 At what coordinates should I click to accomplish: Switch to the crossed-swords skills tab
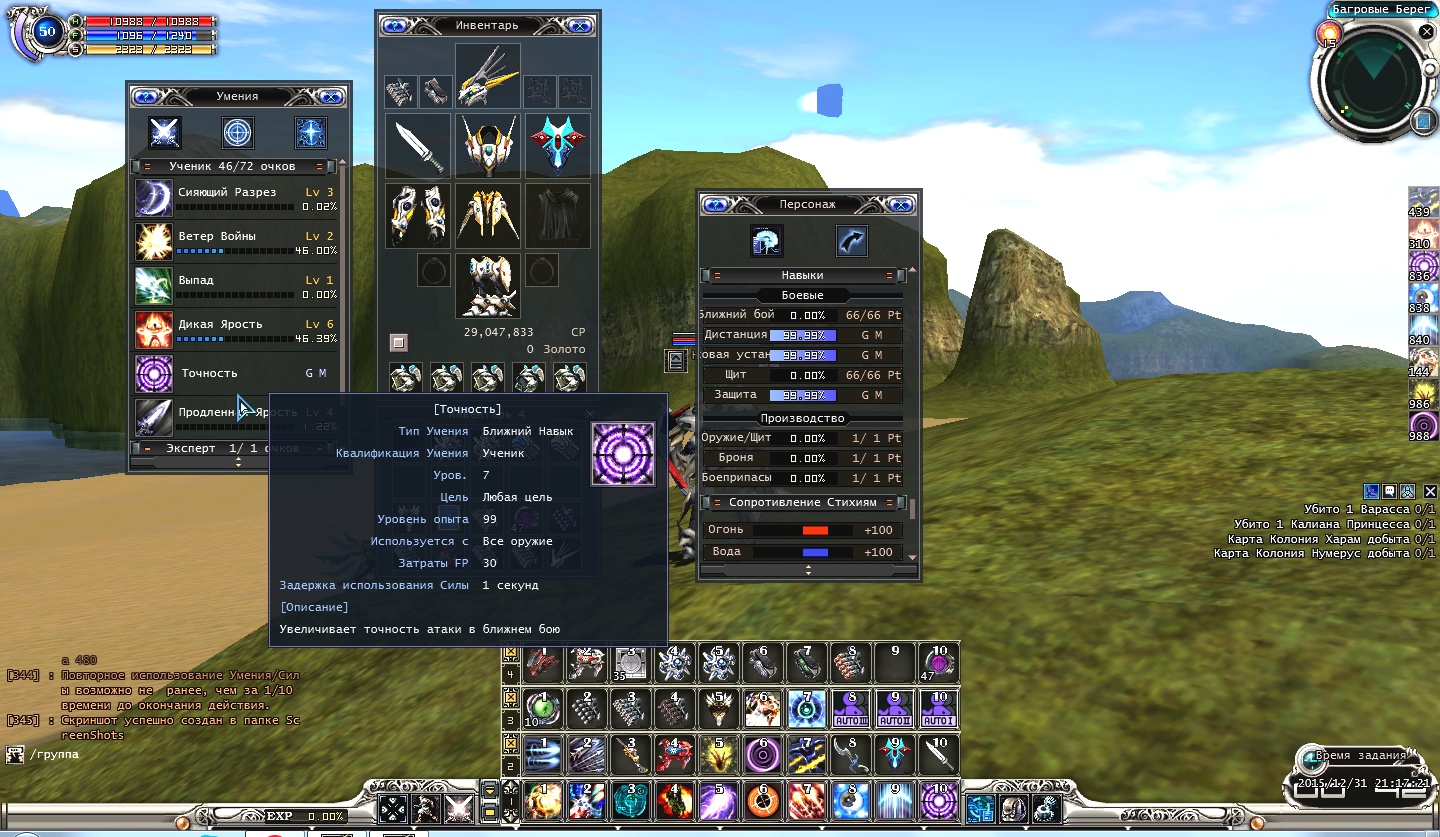click(x=164, y=132)
